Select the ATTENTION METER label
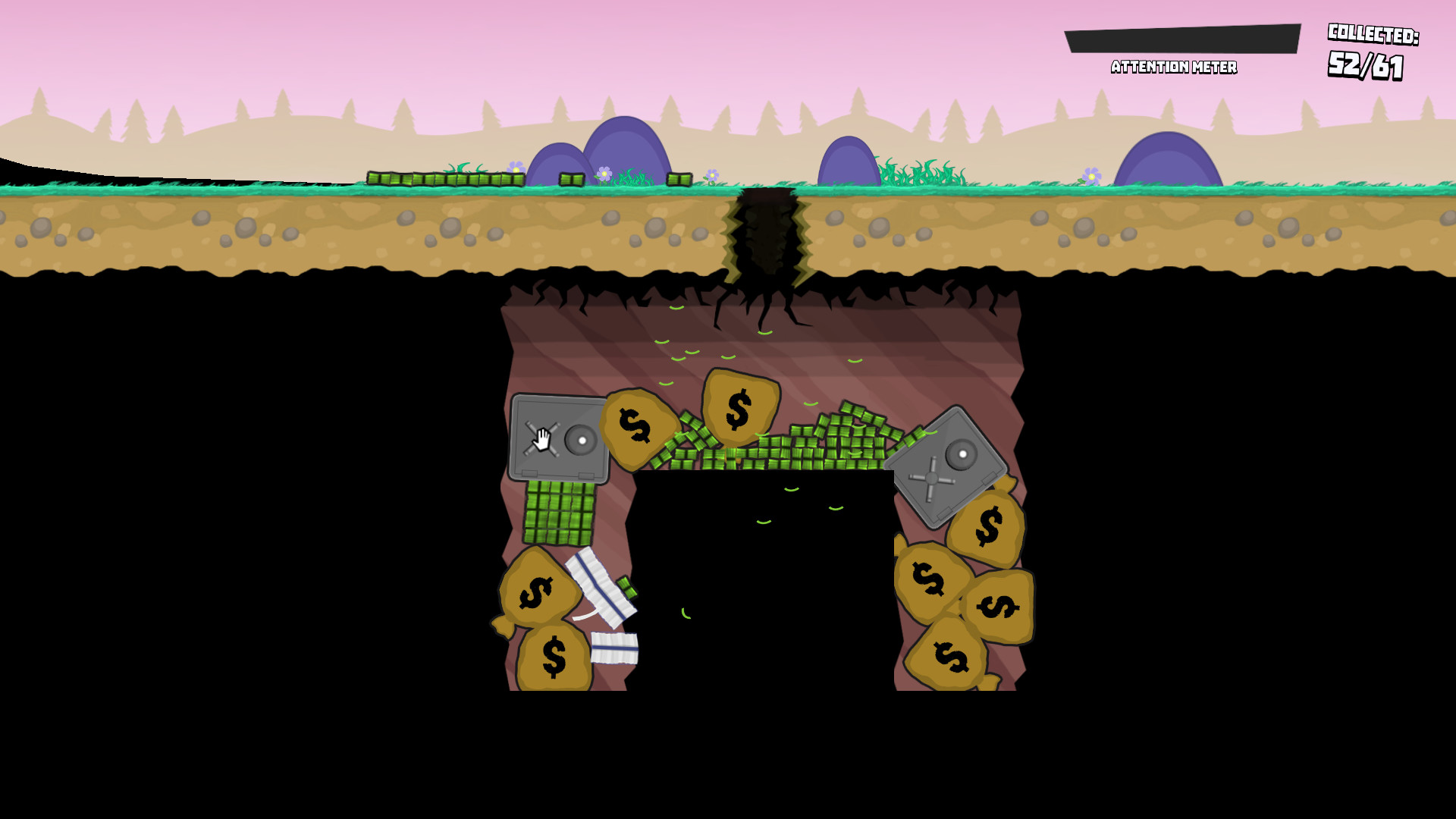 click(x=1174, y=67)
